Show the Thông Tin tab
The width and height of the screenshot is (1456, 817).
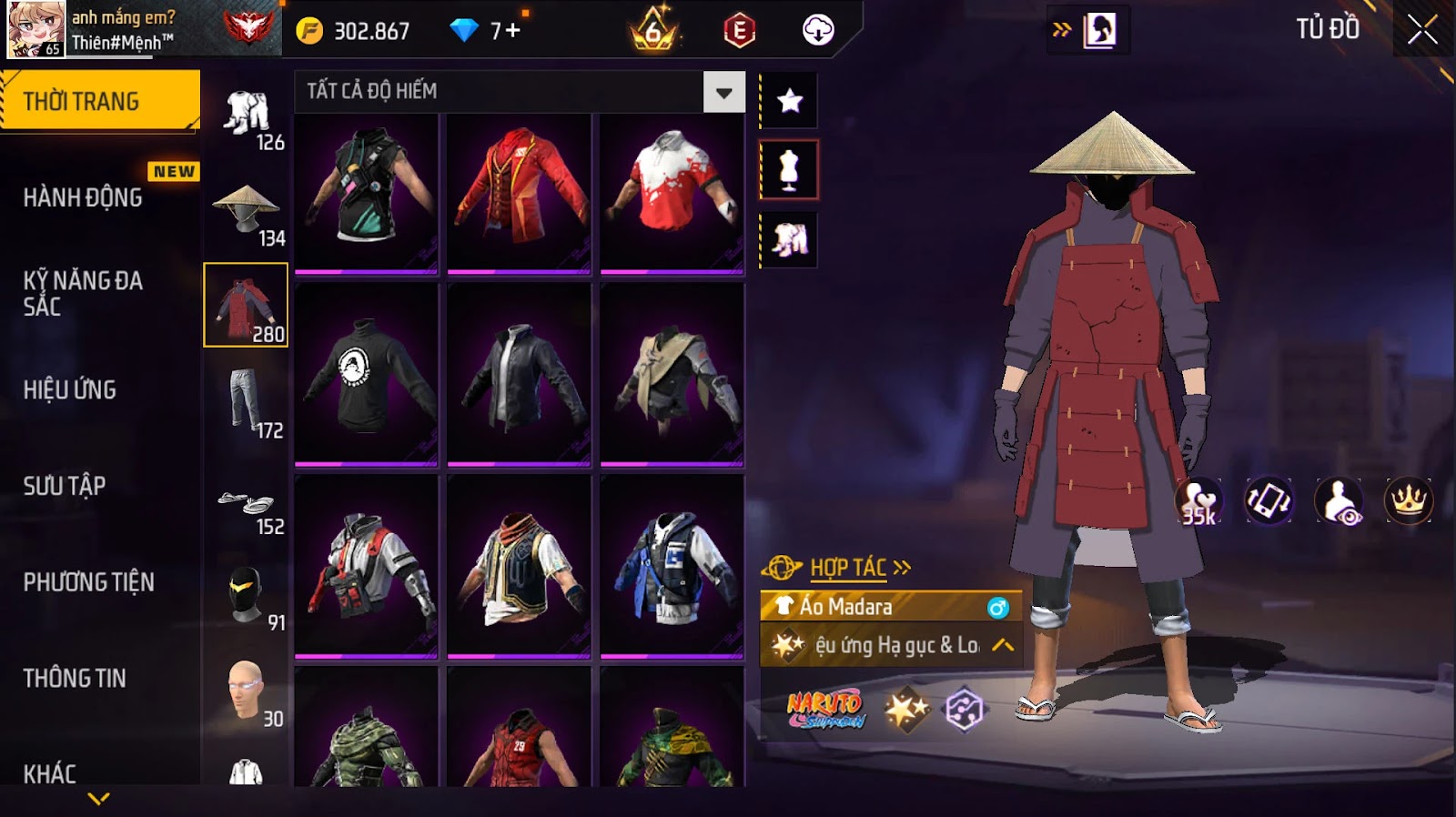pyautogui.click(x=75, y=678)
